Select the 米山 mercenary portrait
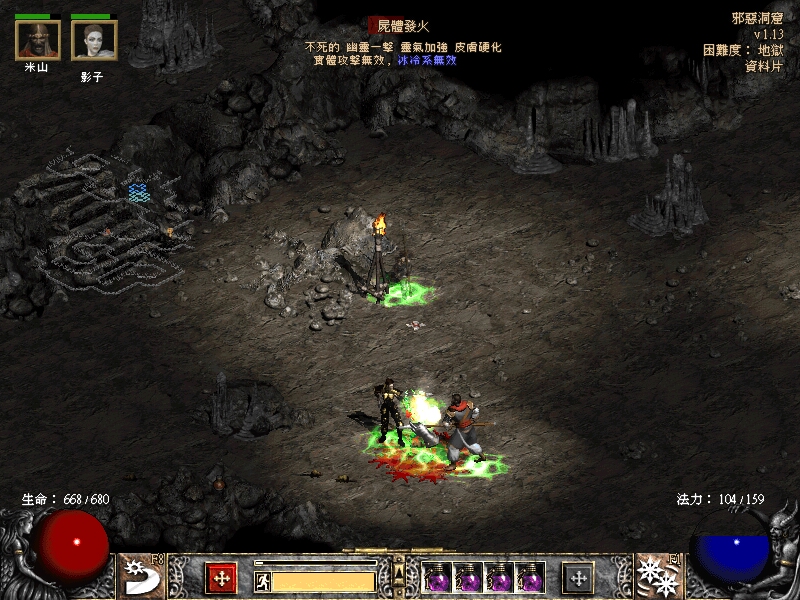This screenshot has width=800, height=600. [x=38, y=41]
